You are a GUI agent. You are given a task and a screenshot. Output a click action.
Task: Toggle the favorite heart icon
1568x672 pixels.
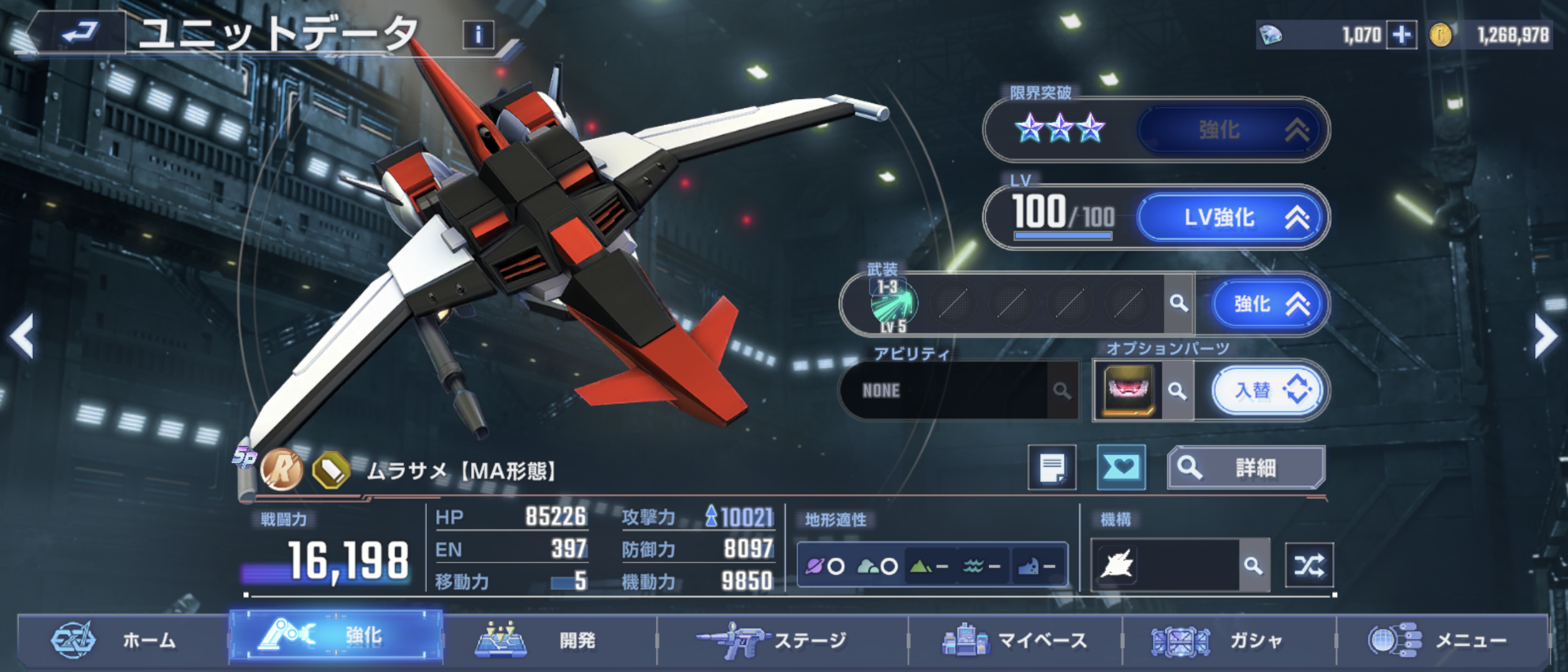coord(1121,468)
